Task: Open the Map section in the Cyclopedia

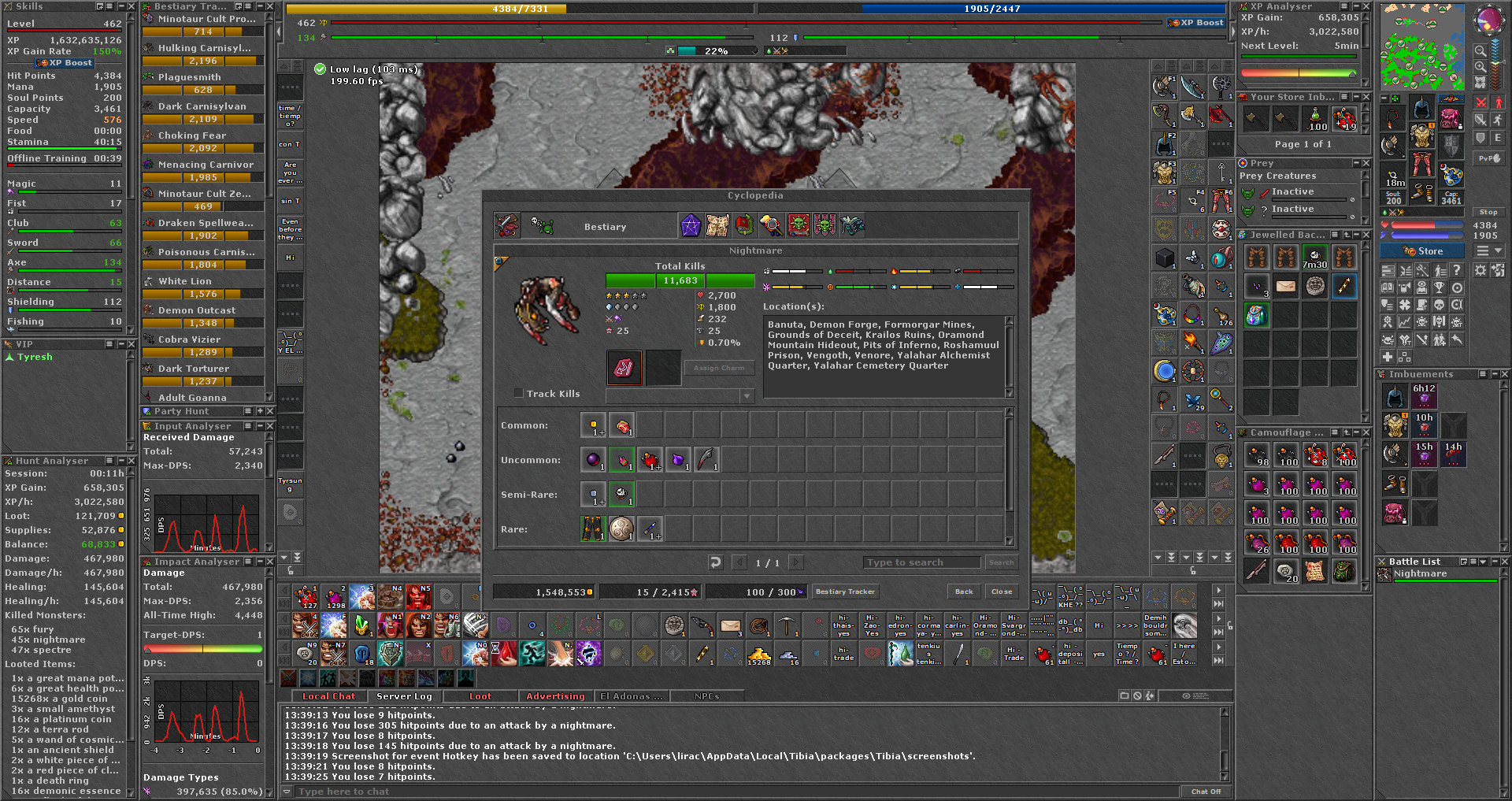Action: (x=719, y=225)
